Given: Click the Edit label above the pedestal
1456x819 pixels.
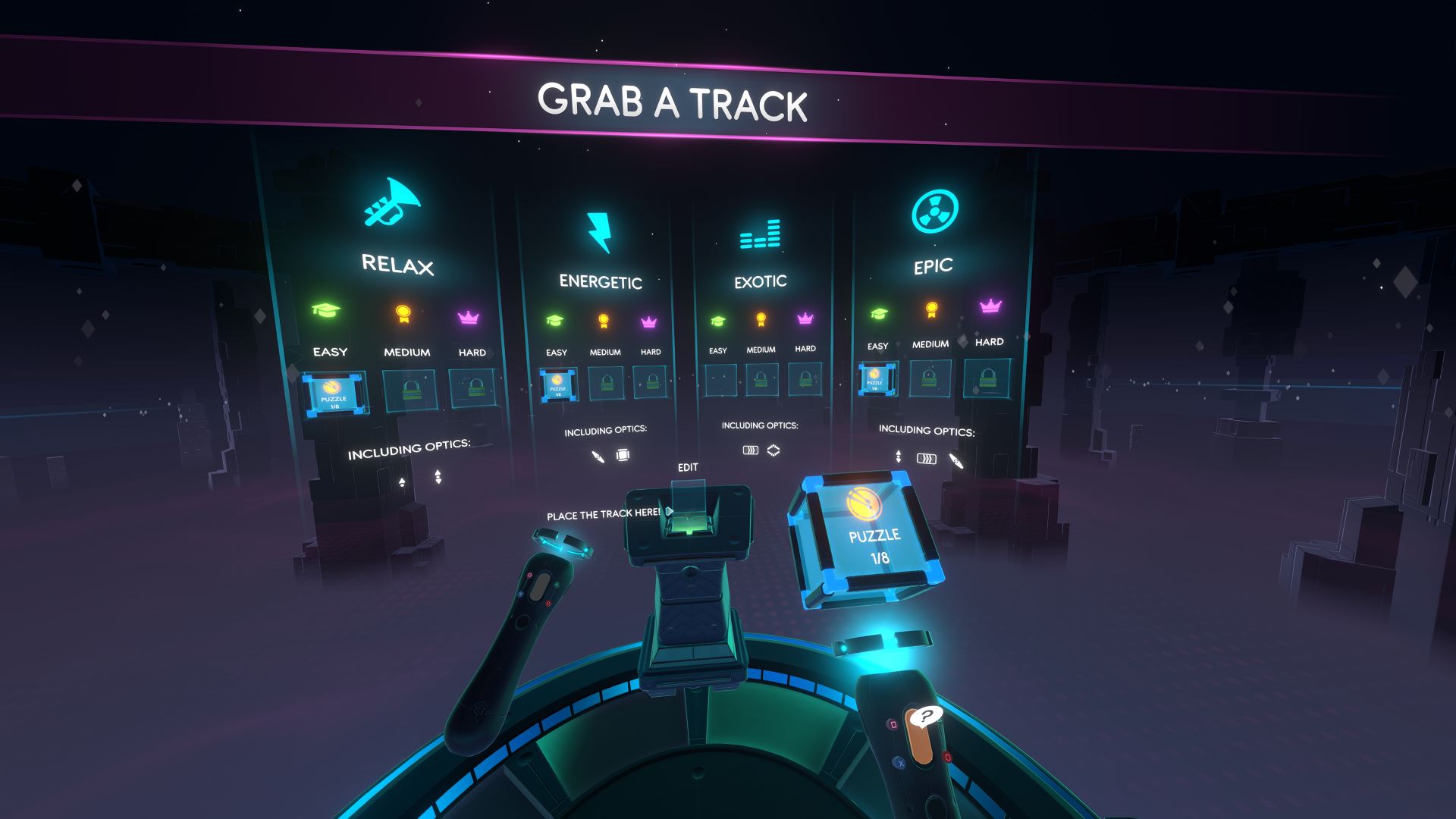Looking at the screenshot, I should tap(688, 467).
